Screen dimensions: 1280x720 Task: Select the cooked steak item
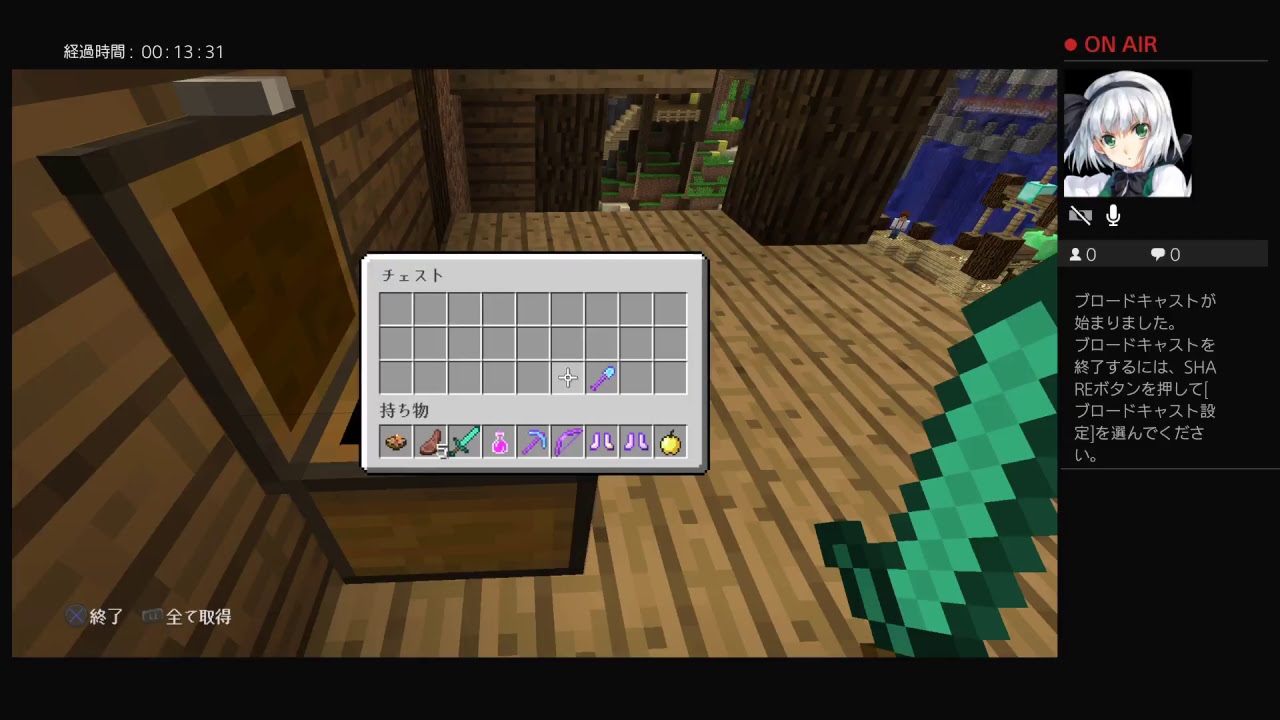coord(430,442)
